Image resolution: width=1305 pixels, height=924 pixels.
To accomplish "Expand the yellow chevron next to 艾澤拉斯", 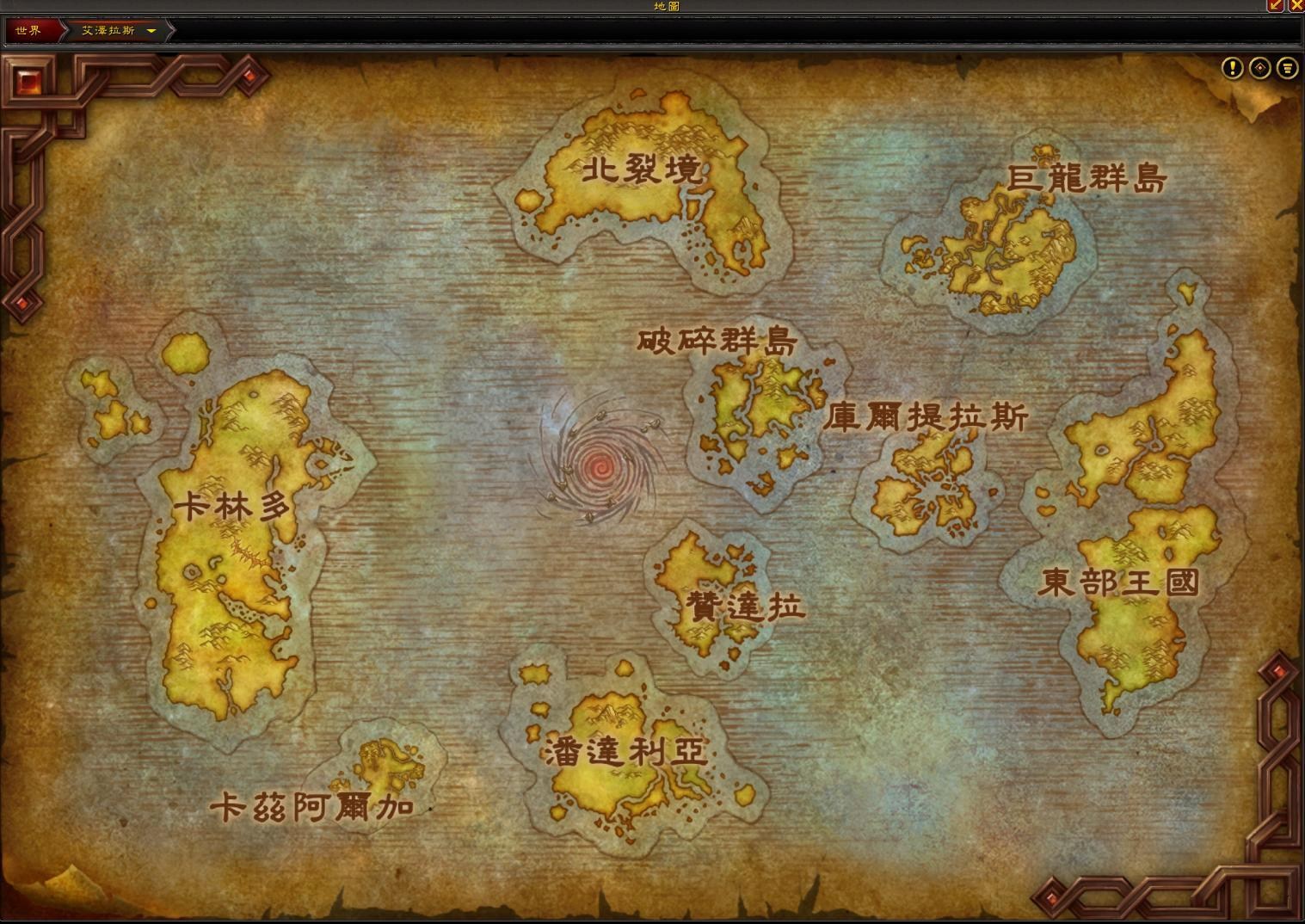I will pos(151,30).
